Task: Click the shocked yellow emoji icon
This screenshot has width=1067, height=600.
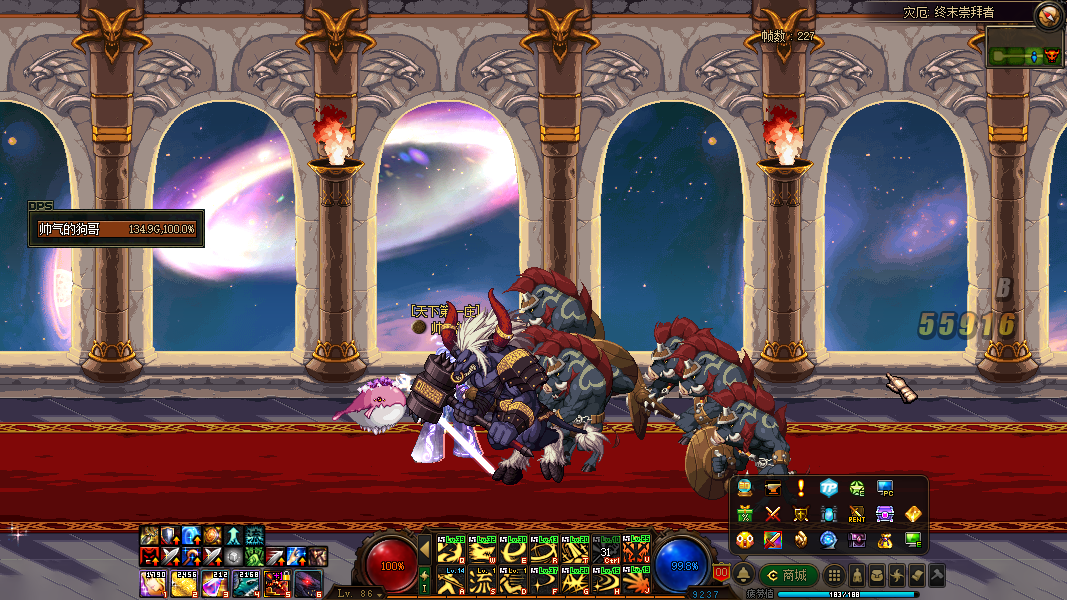Action: tap(744, 540)
